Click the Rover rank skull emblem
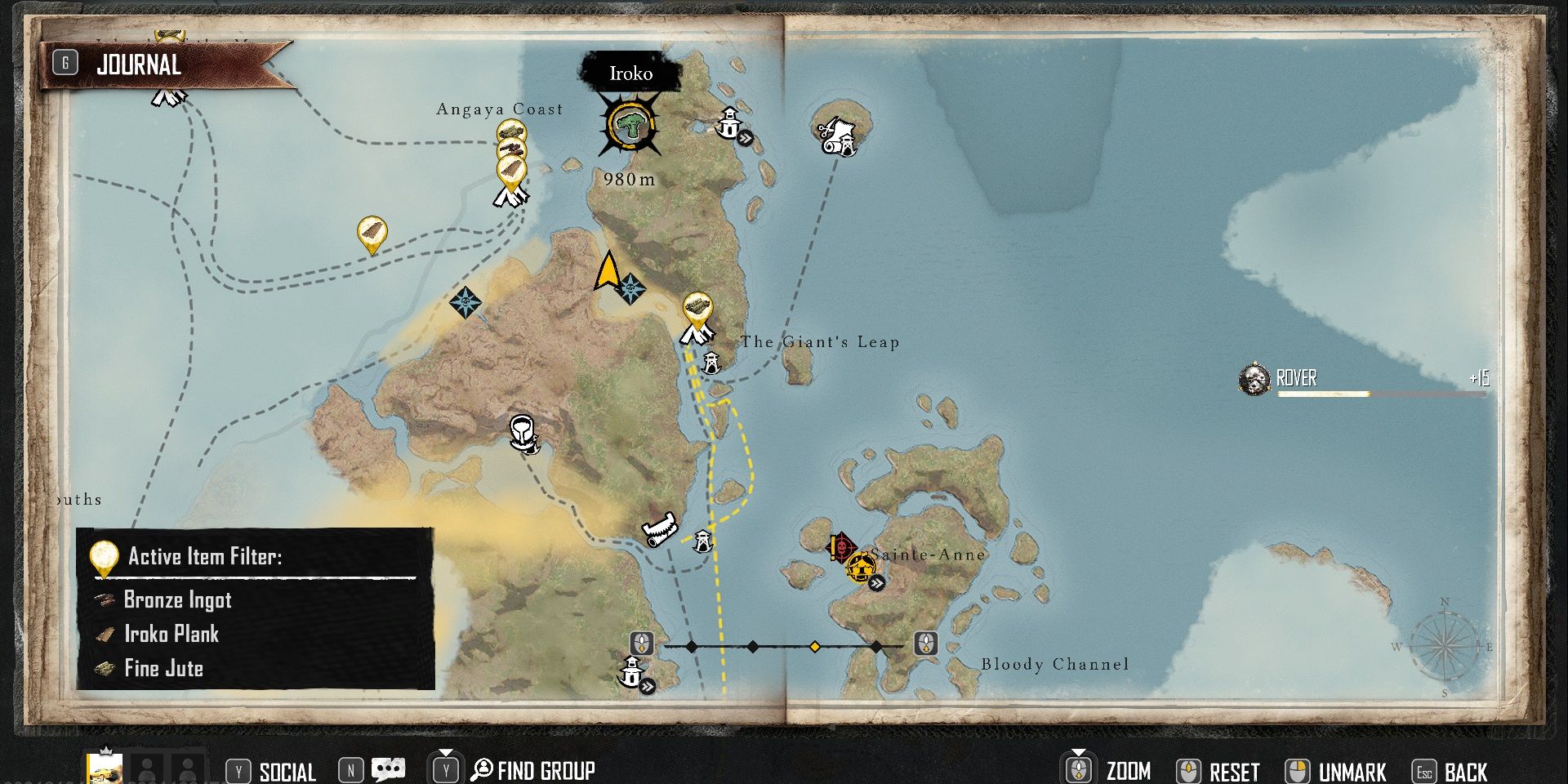The width and height of the screenshot is (1568, 784). pyautogui.click(x=1254, y=379)
